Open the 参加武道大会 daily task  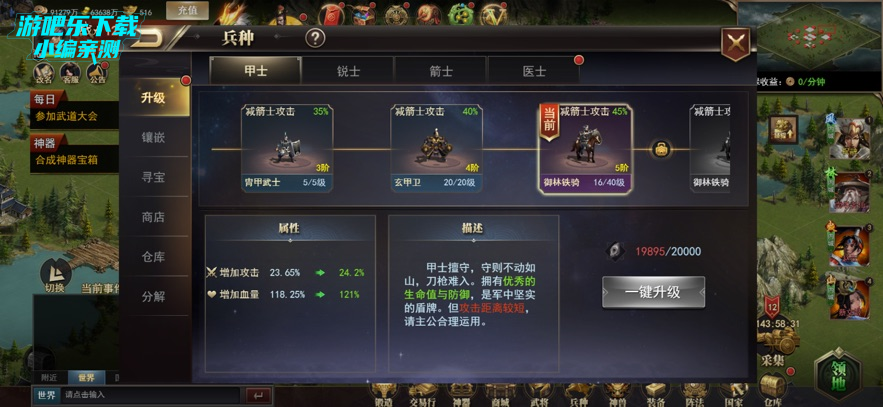click(x=67, y=116)
